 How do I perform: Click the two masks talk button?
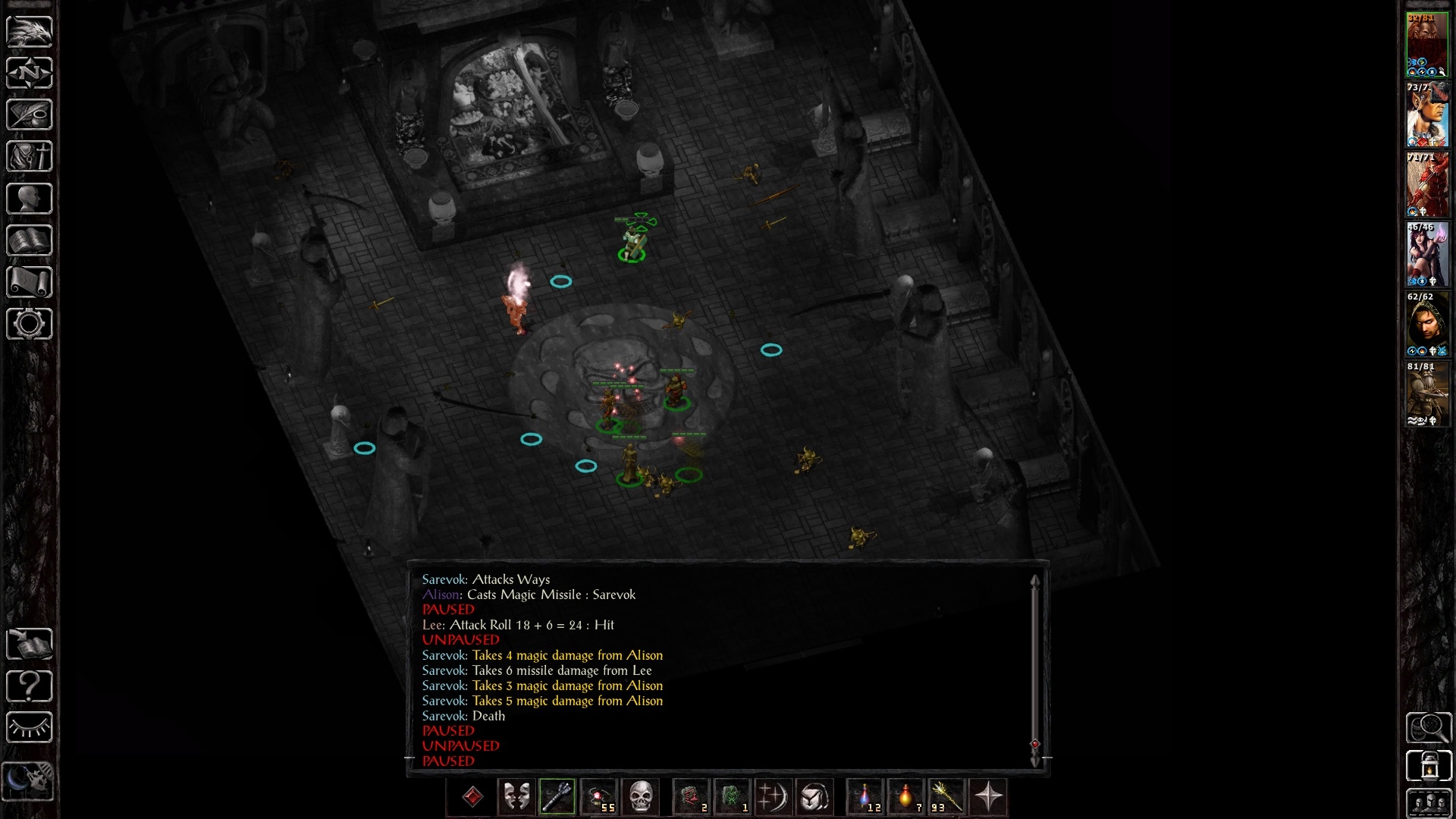[516, 797]
